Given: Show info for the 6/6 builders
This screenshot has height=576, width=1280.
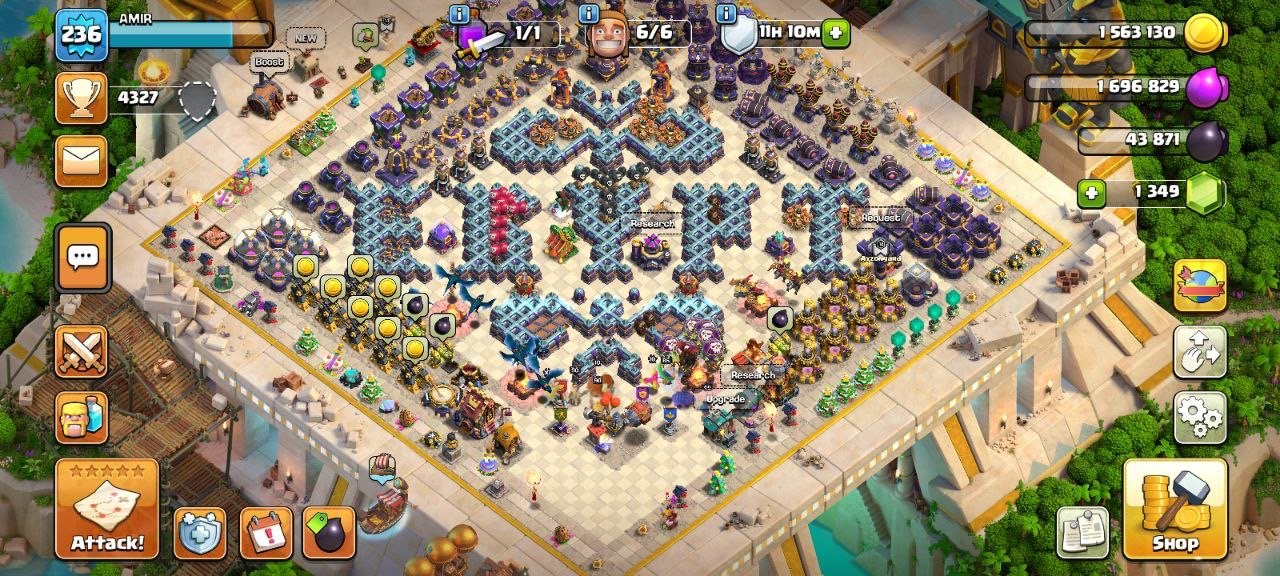Looking at the screenshot, I should click(589, 15).
